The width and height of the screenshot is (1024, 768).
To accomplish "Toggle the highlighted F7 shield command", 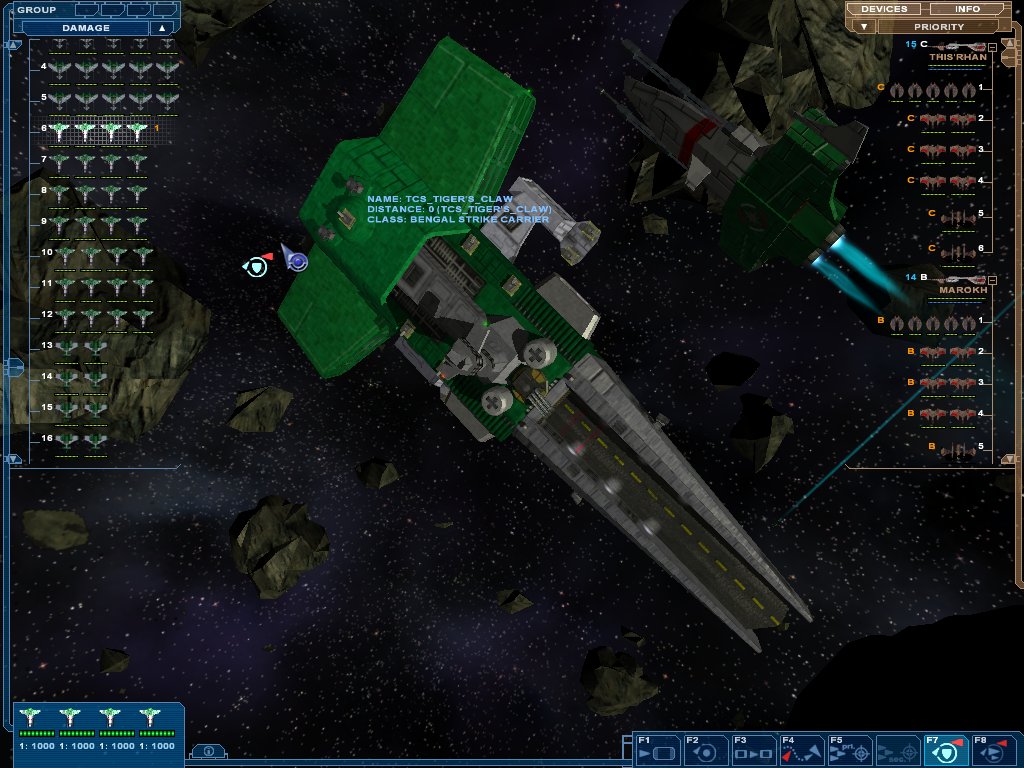I will click(945, 750).
